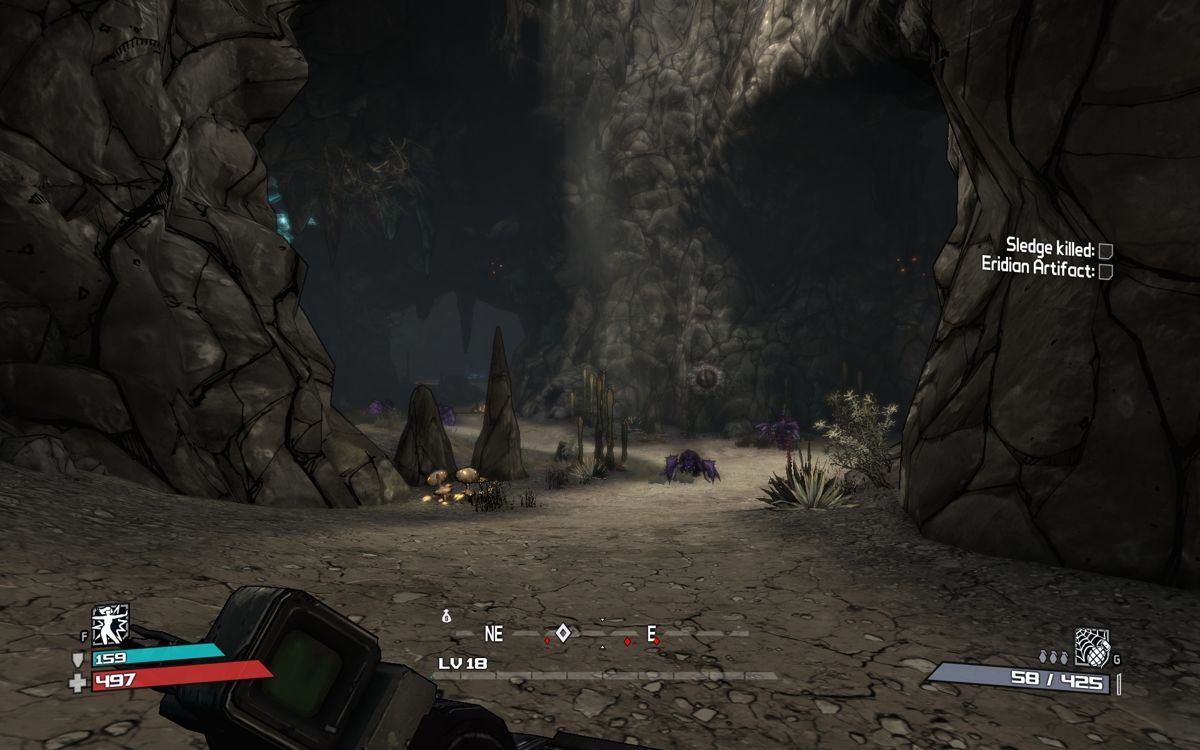This screenshot has width=1200, height=750.
Task: Click the diamond waypoint marker on compass
Action: 563,632
